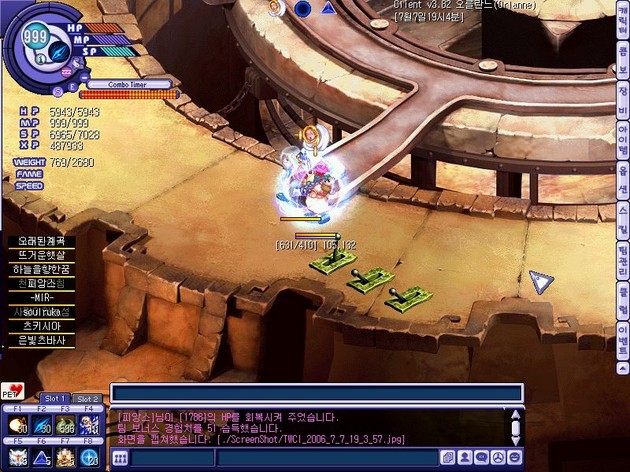This screenshot has width=630, height=472.
Task: Activate the F6 blue triangle skill
Action: pos(43,457)
